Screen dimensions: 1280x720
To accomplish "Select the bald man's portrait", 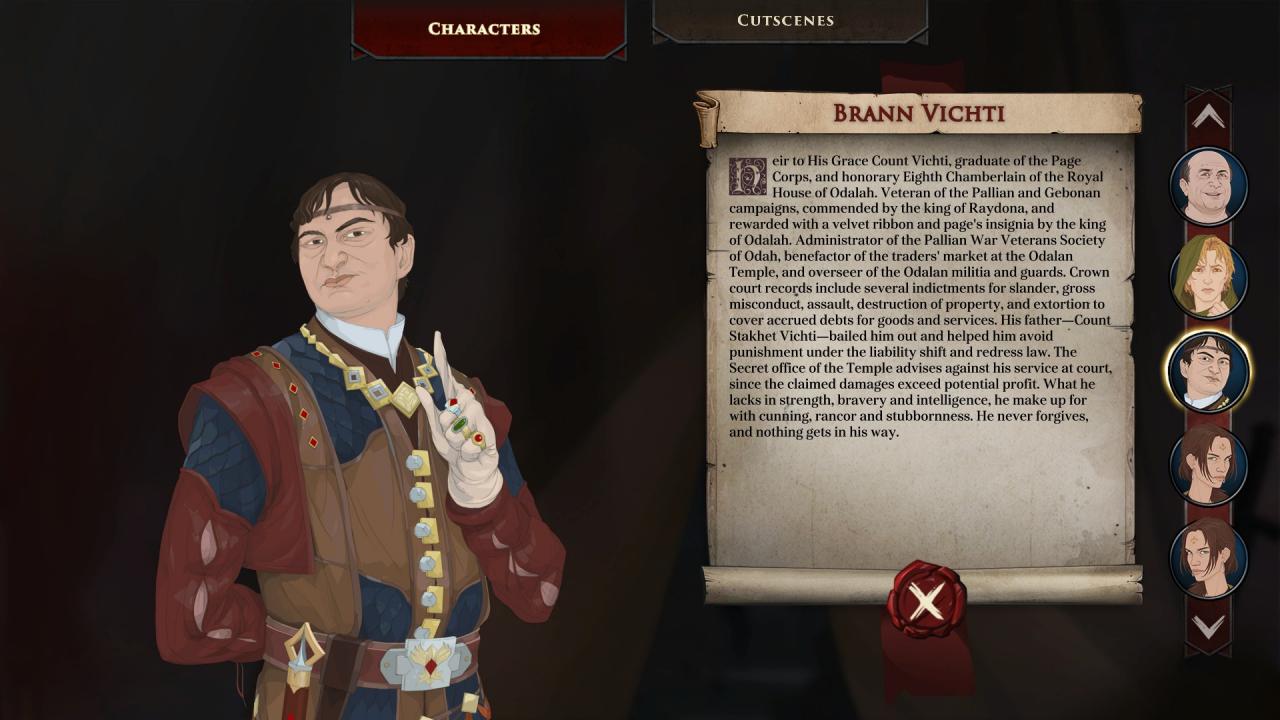I will tap(1208, 186).
